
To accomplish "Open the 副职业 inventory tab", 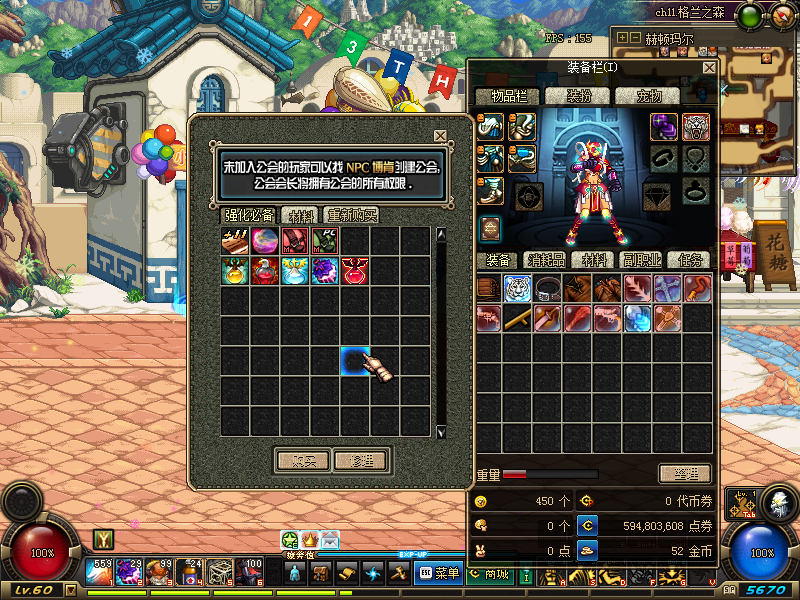I will tap(641, 261).
